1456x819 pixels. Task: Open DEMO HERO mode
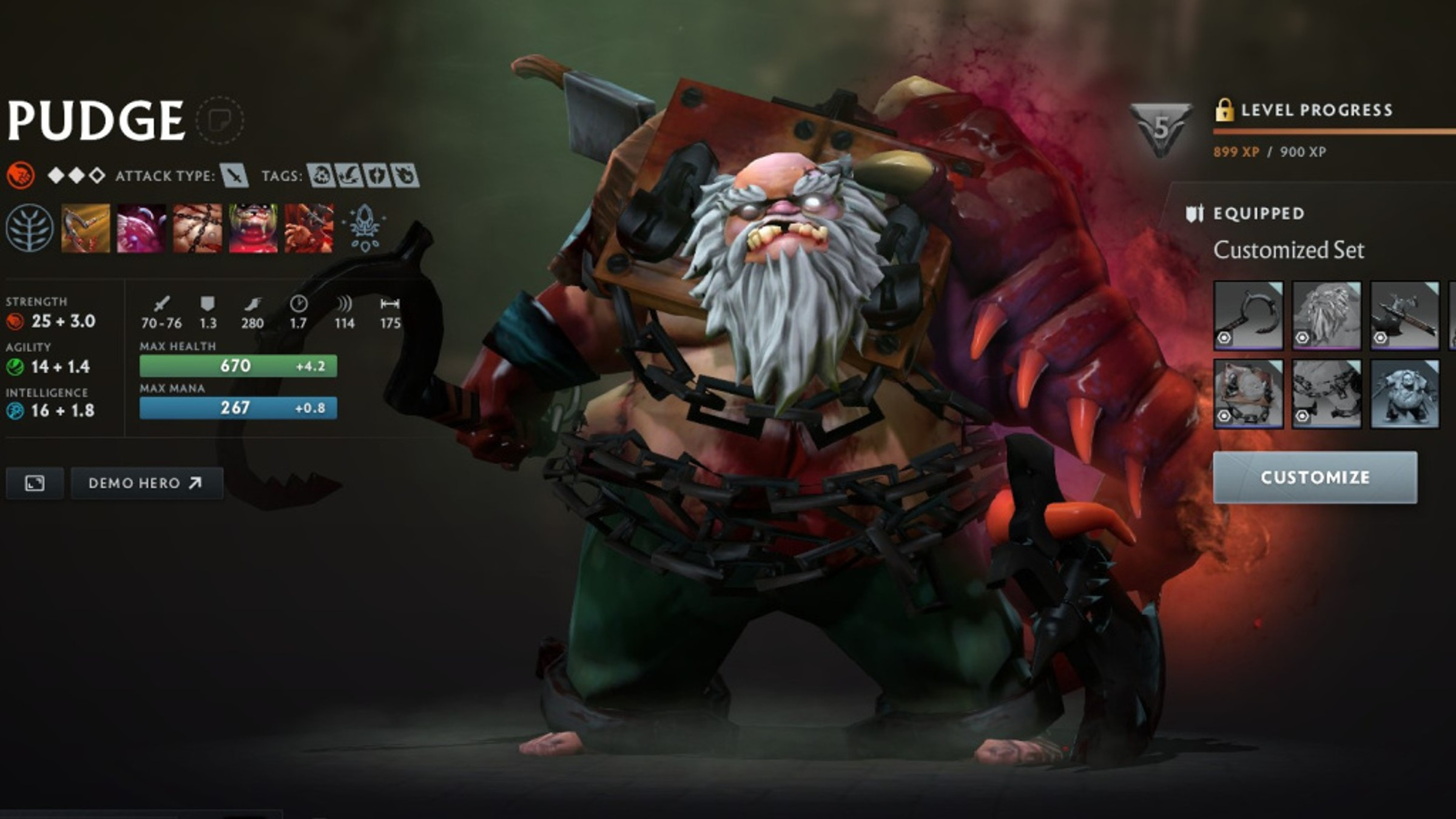(146, 483)
